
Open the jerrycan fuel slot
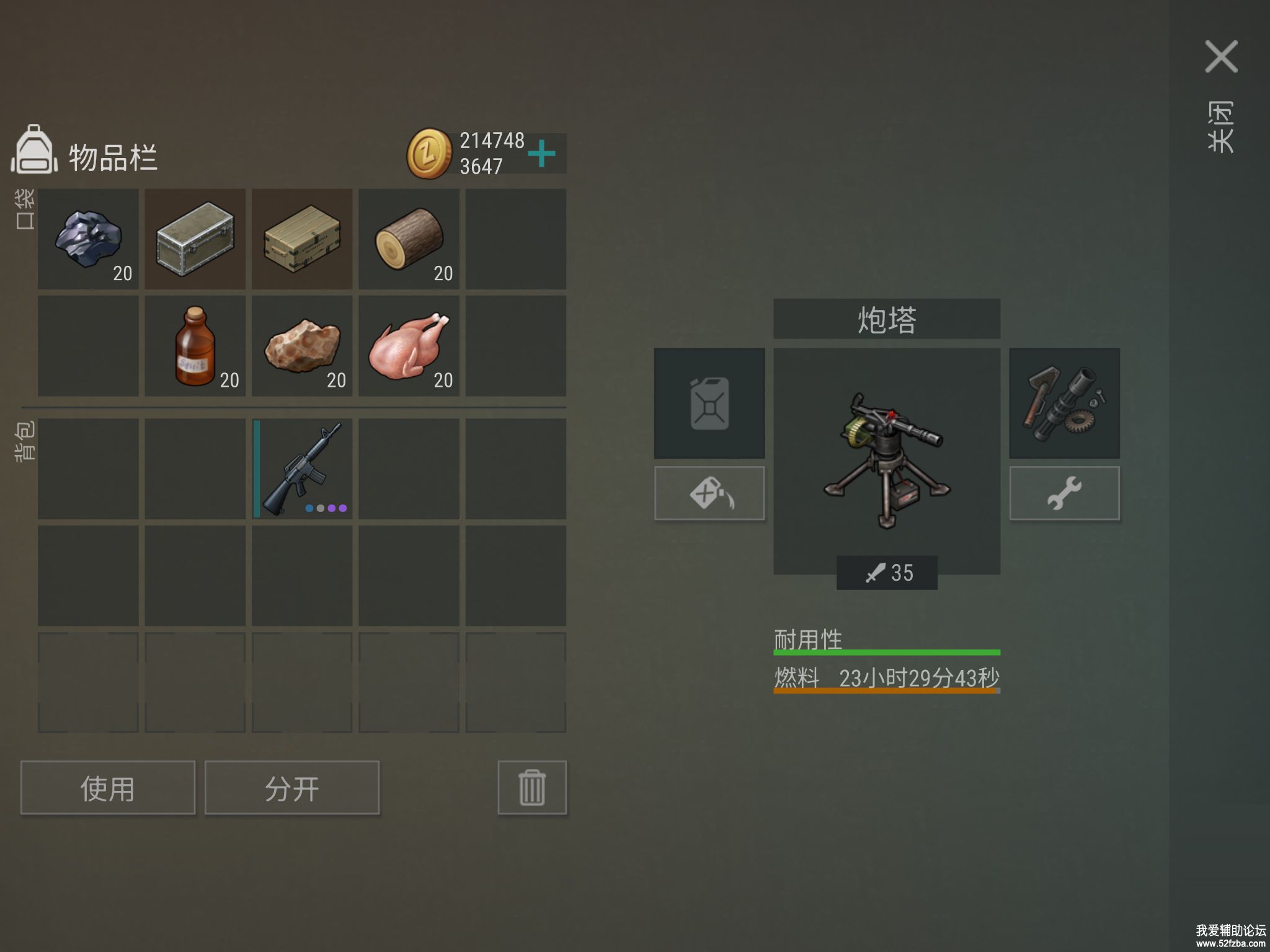(x=709, y=403)
